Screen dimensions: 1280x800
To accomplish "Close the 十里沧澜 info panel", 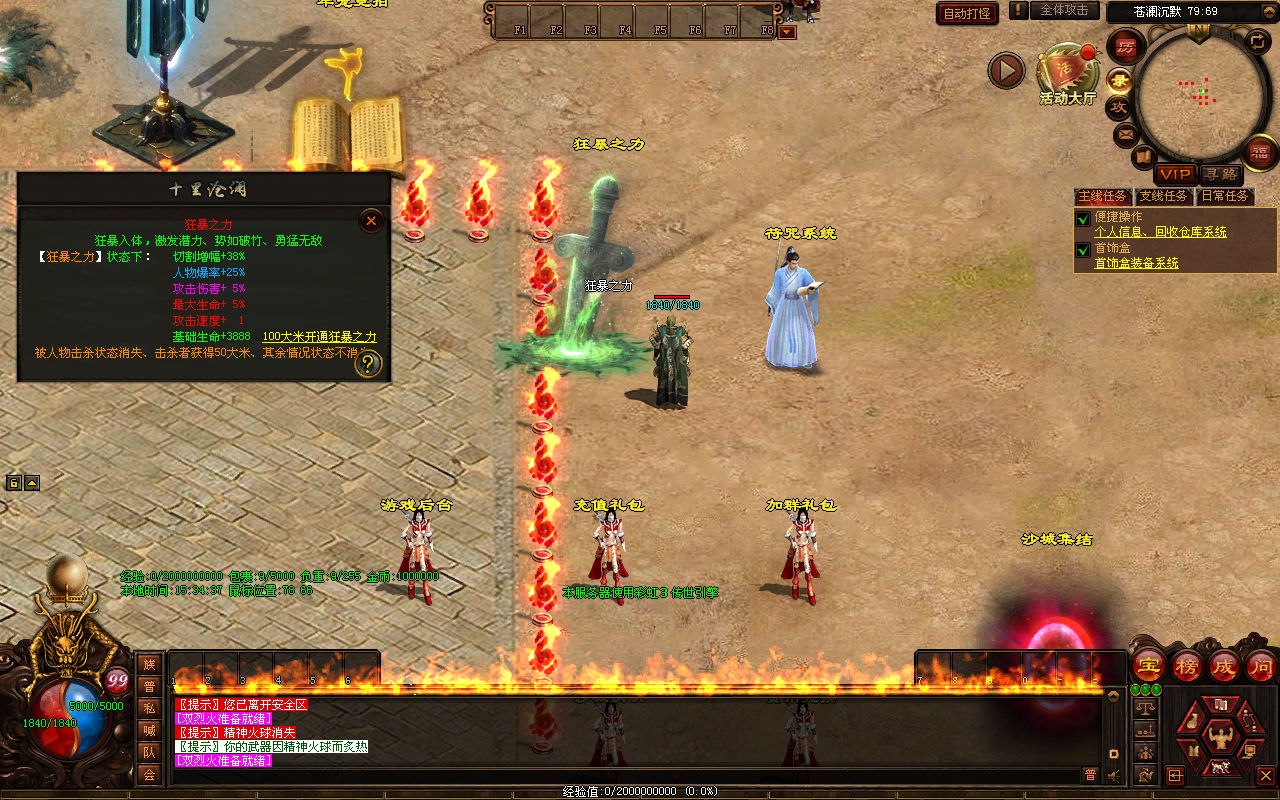I will pos(371,220).
